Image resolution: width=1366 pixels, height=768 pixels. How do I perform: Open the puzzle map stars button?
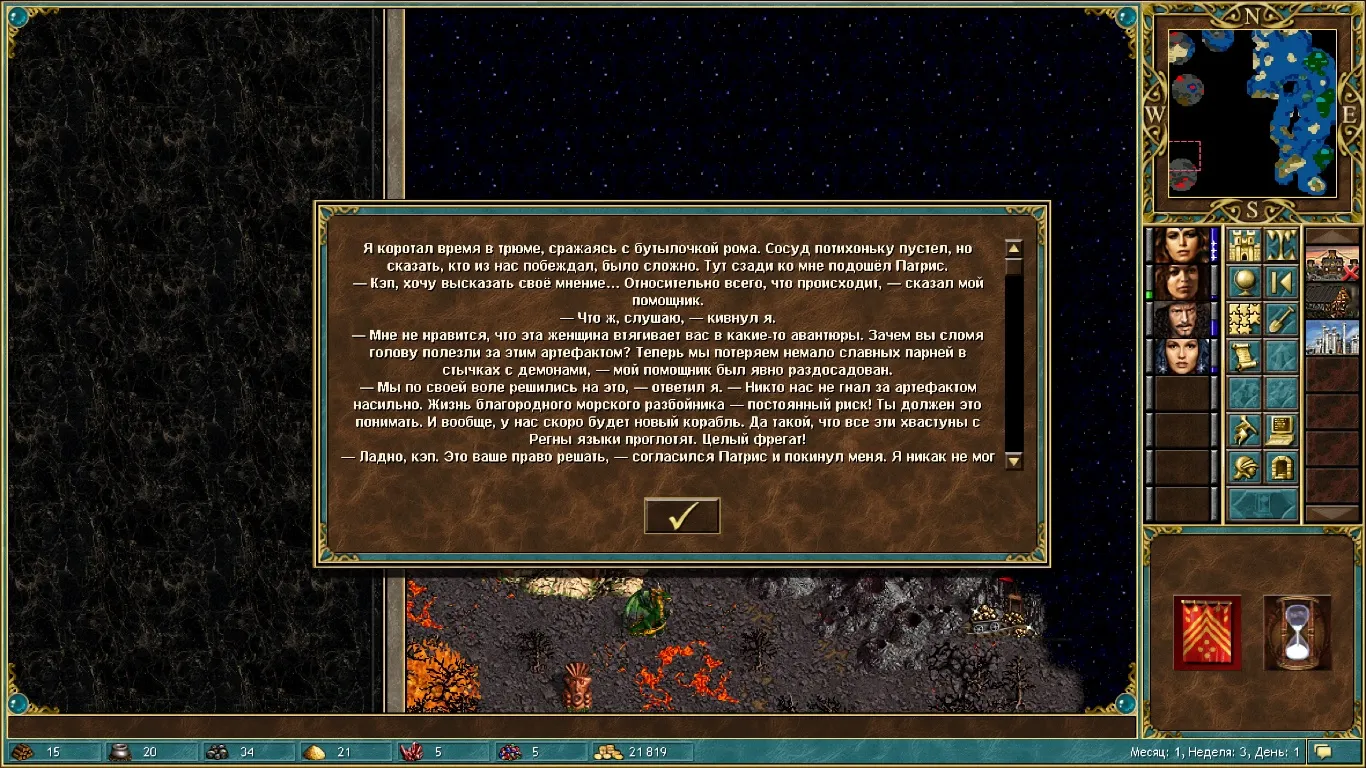1244,320
